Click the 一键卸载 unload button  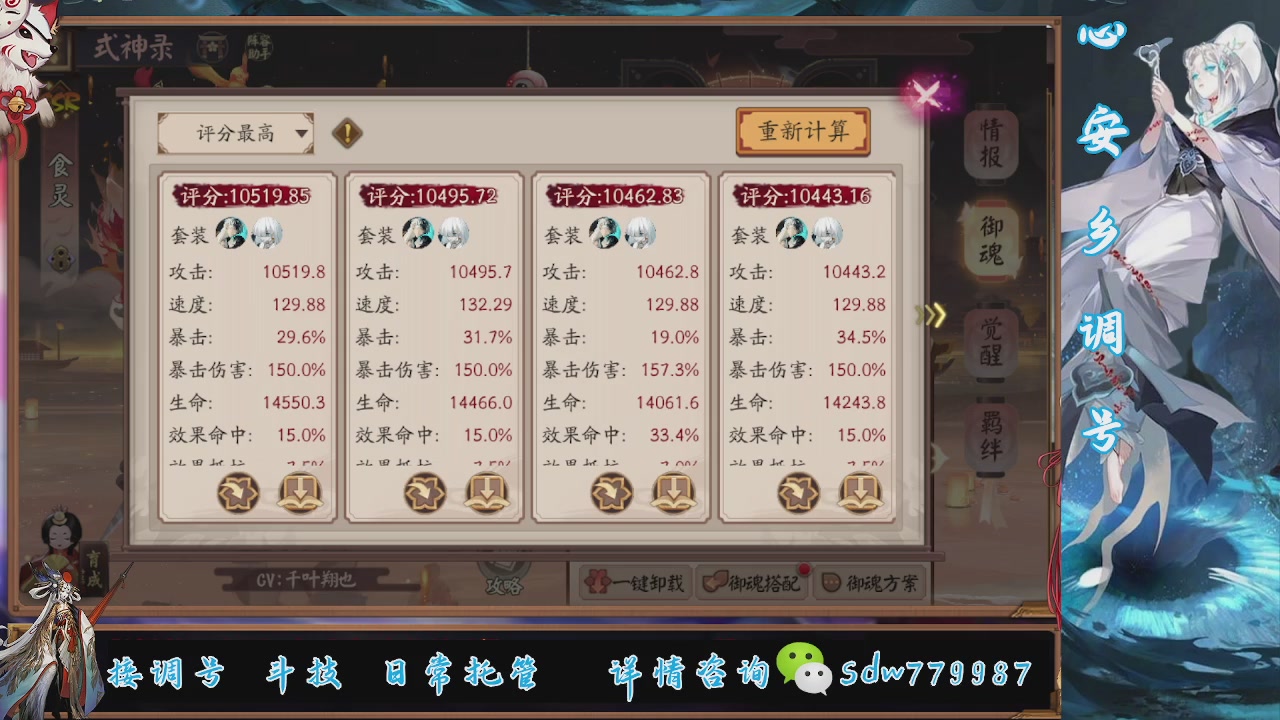tap(634, 582)
